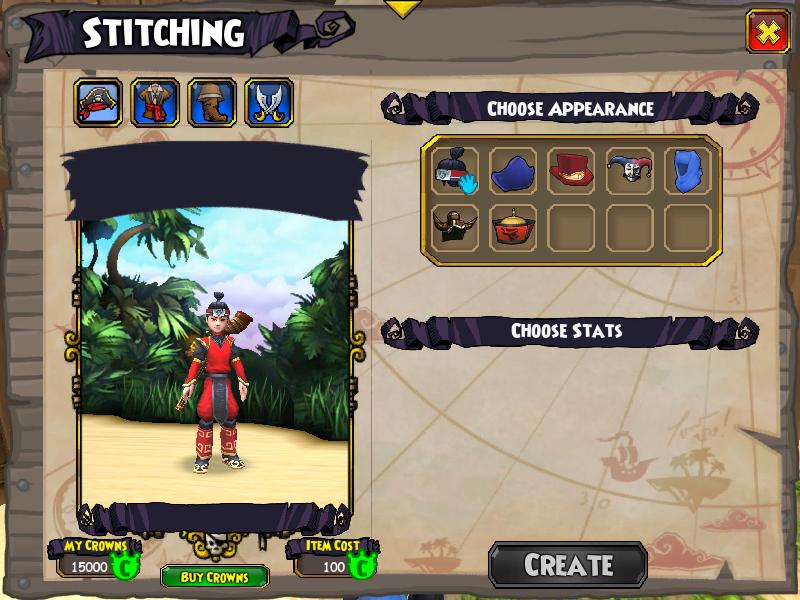Select the jester mask appearance
This screenshot has width=800, height=600.
[629, 170]
